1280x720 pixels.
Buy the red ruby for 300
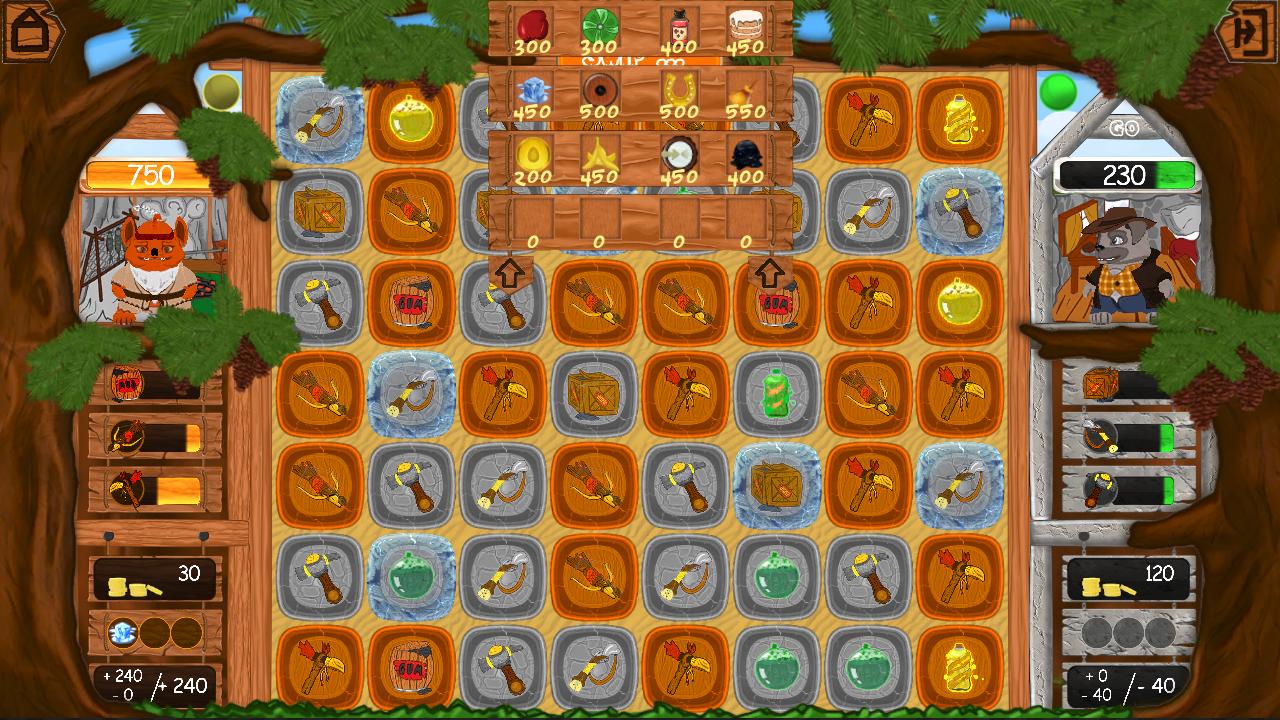coord(535,25)
